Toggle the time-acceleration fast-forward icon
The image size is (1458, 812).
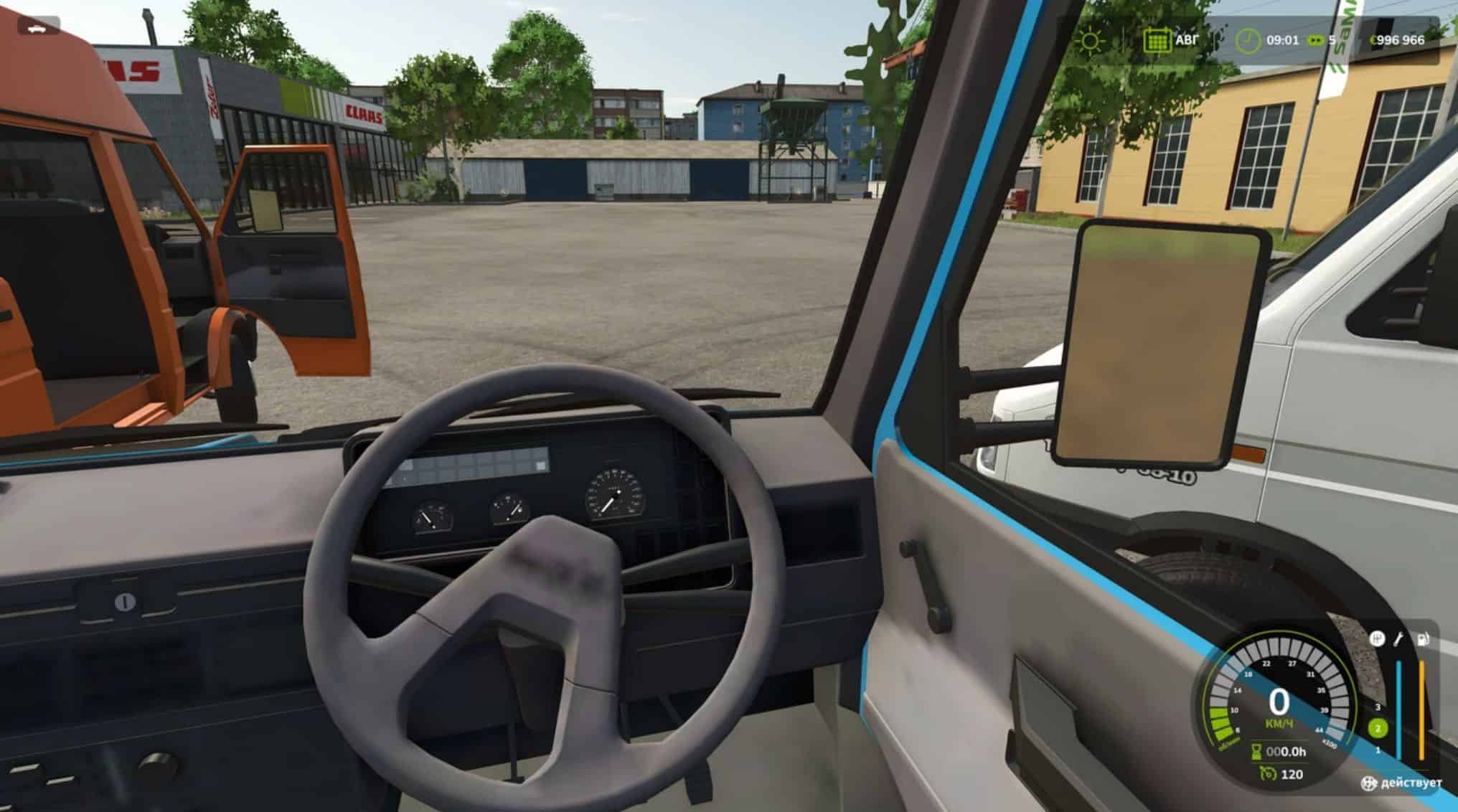click(1317, 40)
